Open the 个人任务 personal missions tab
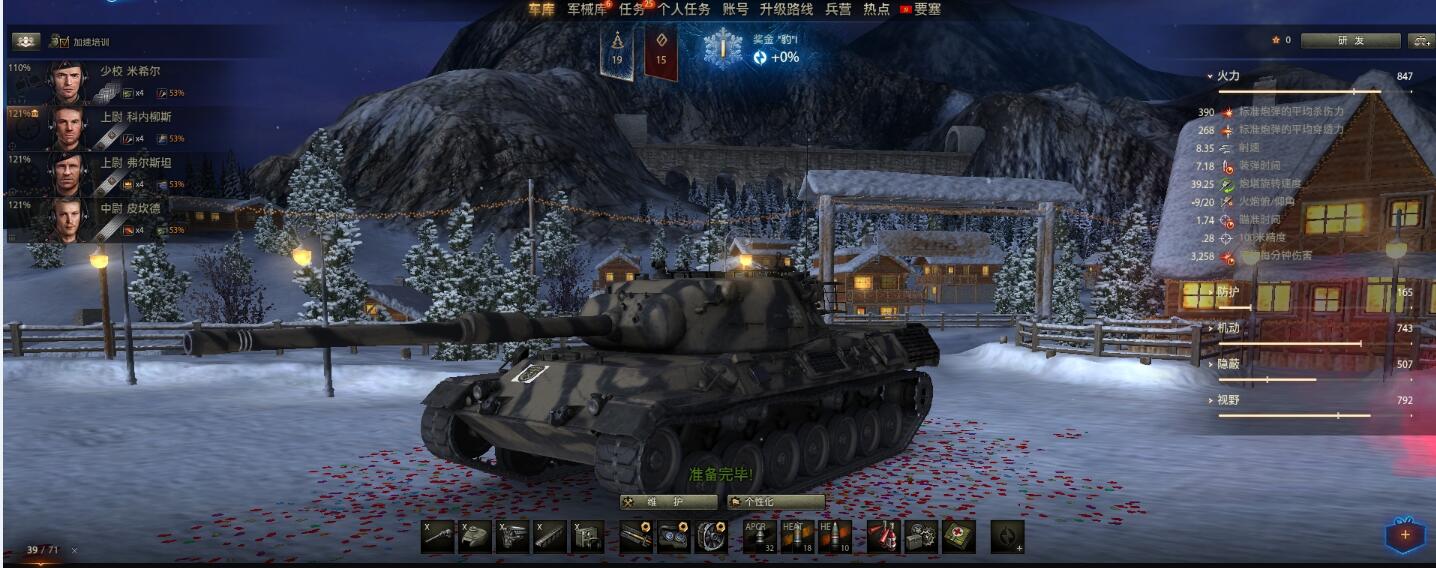 (x=684, y=9)
